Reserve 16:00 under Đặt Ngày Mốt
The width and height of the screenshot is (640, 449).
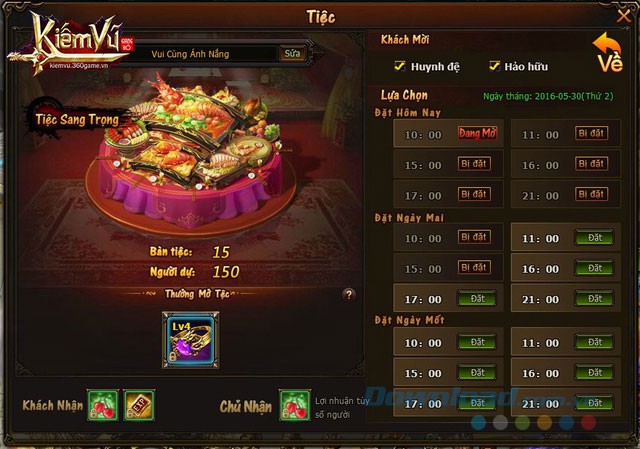[594, 373]
